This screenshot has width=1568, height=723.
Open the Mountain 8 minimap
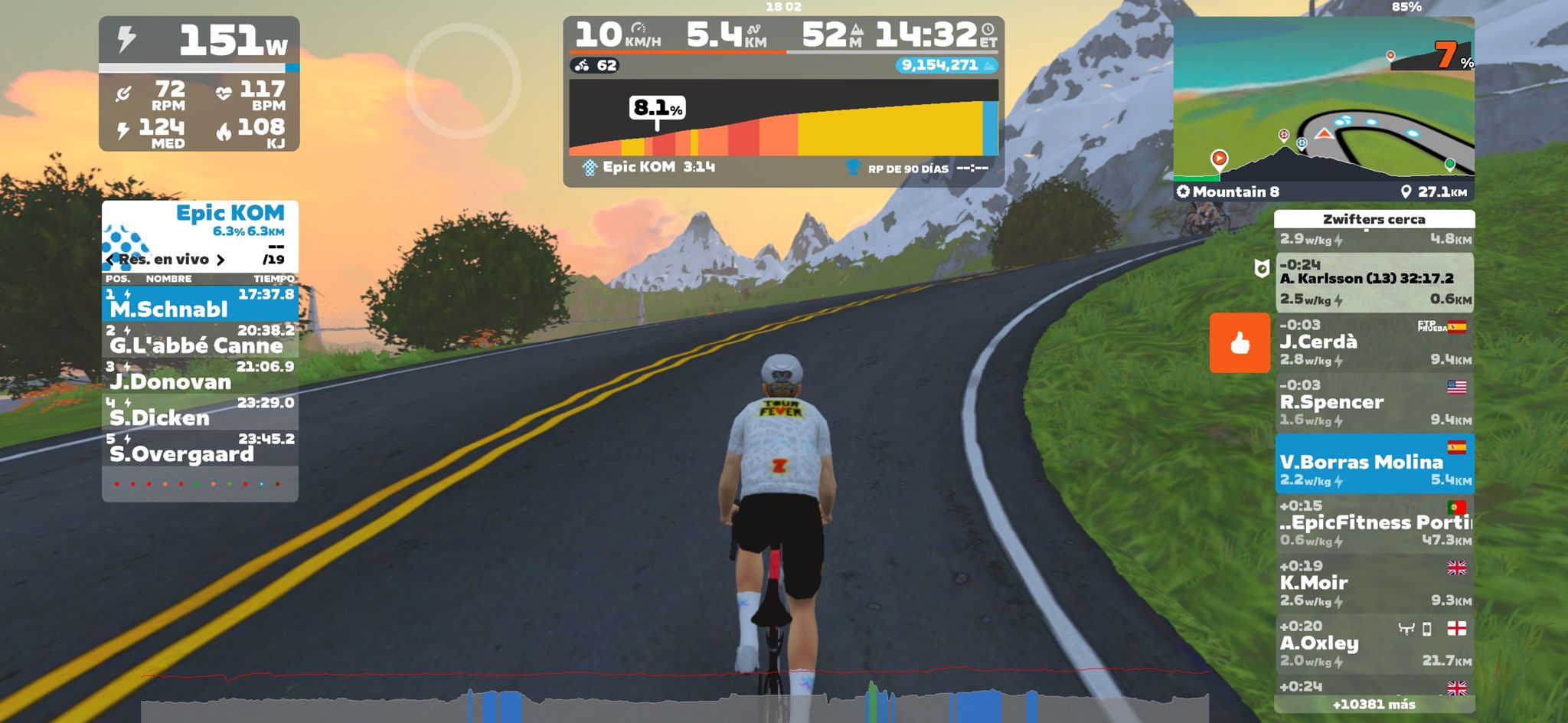(x=1323, y=107)
